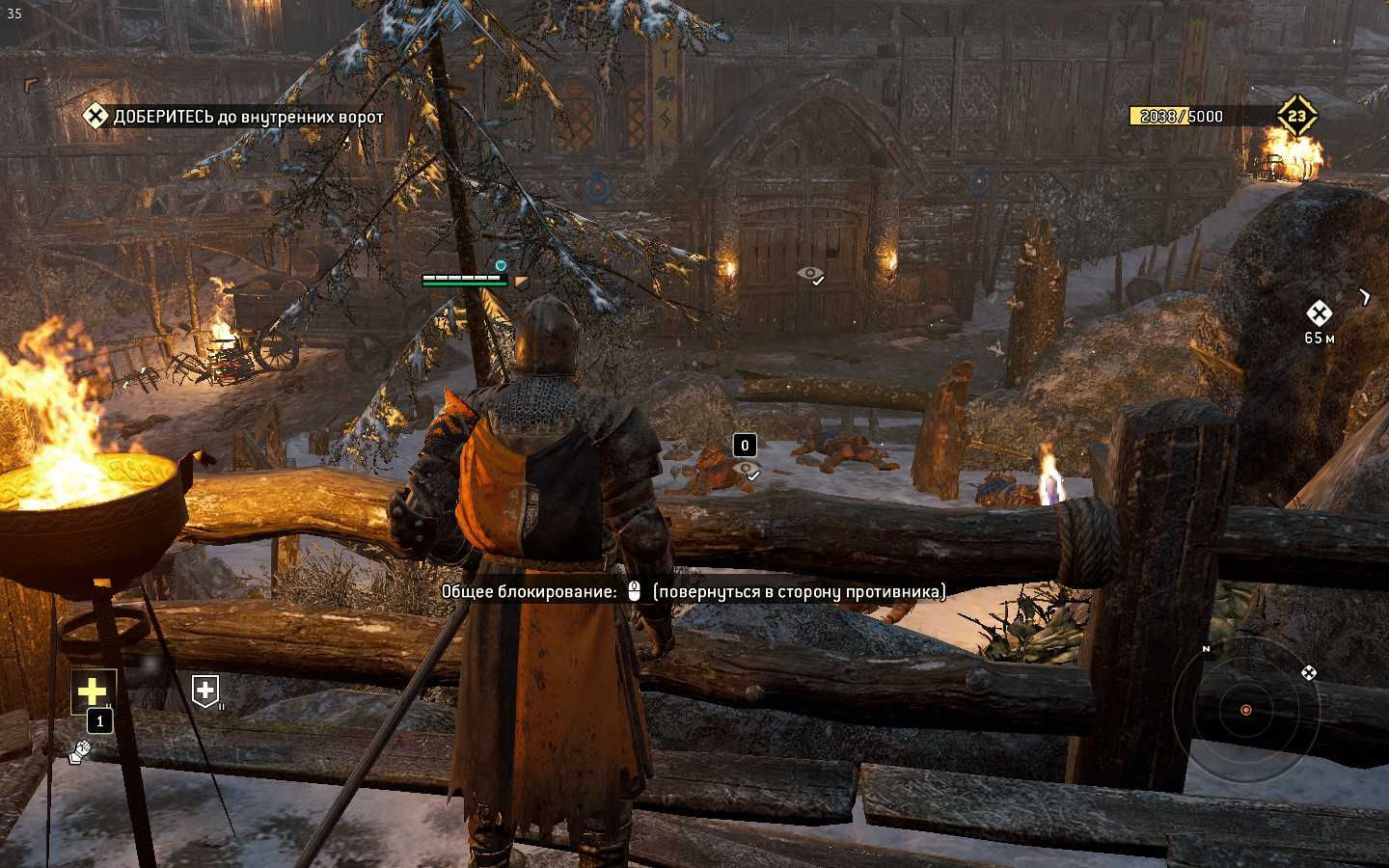The height and width of the screenshot is (868, 1389).
Task: Click the inner gate objective tracker
Action: click(233, 117)
